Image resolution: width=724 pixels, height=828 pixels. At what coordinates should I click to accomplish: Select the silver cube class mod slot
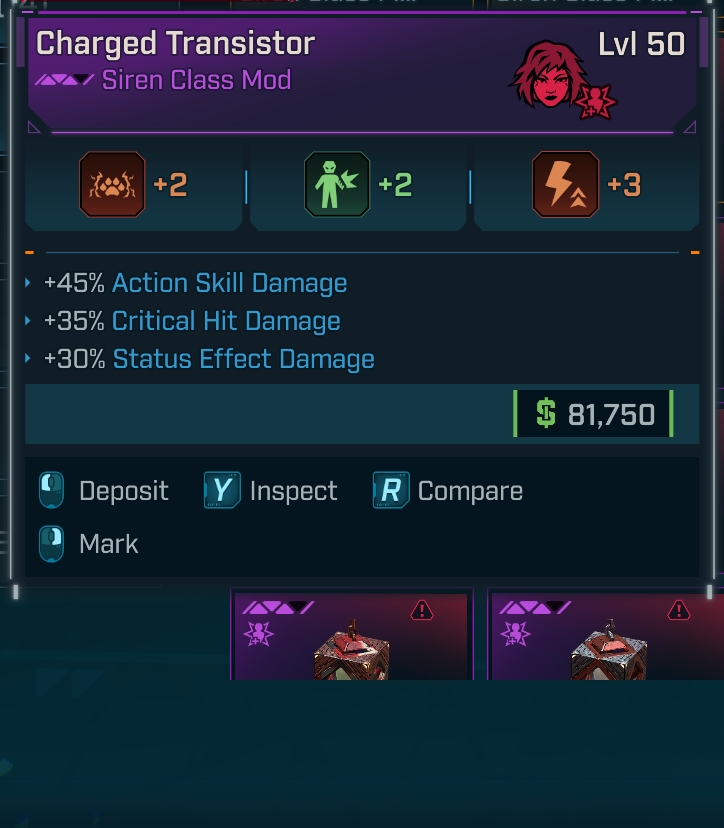coord(607,636)
